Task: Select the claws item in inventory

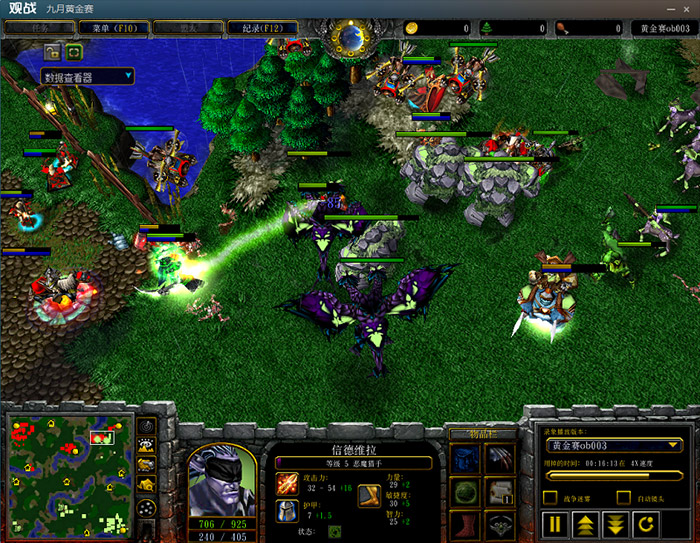Action: [x=500, y=459]
